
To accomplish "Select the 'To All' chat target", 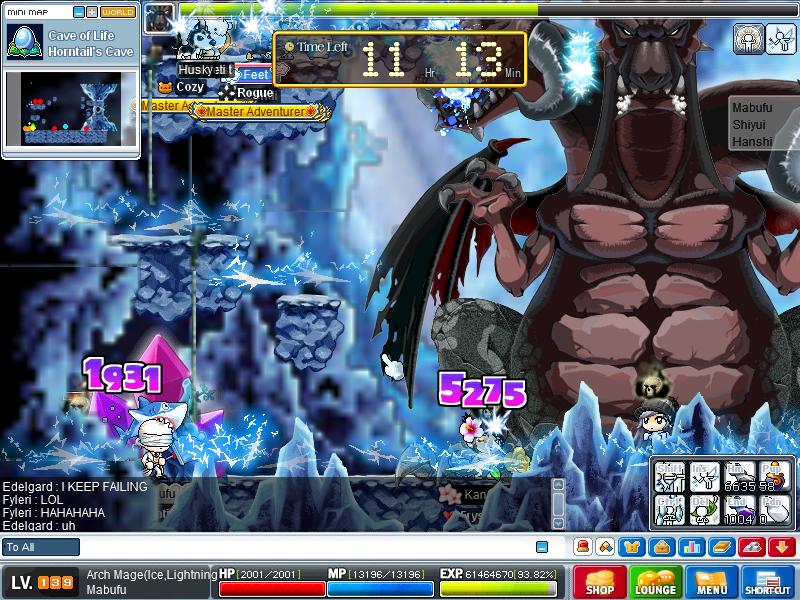I will (41, 547).
